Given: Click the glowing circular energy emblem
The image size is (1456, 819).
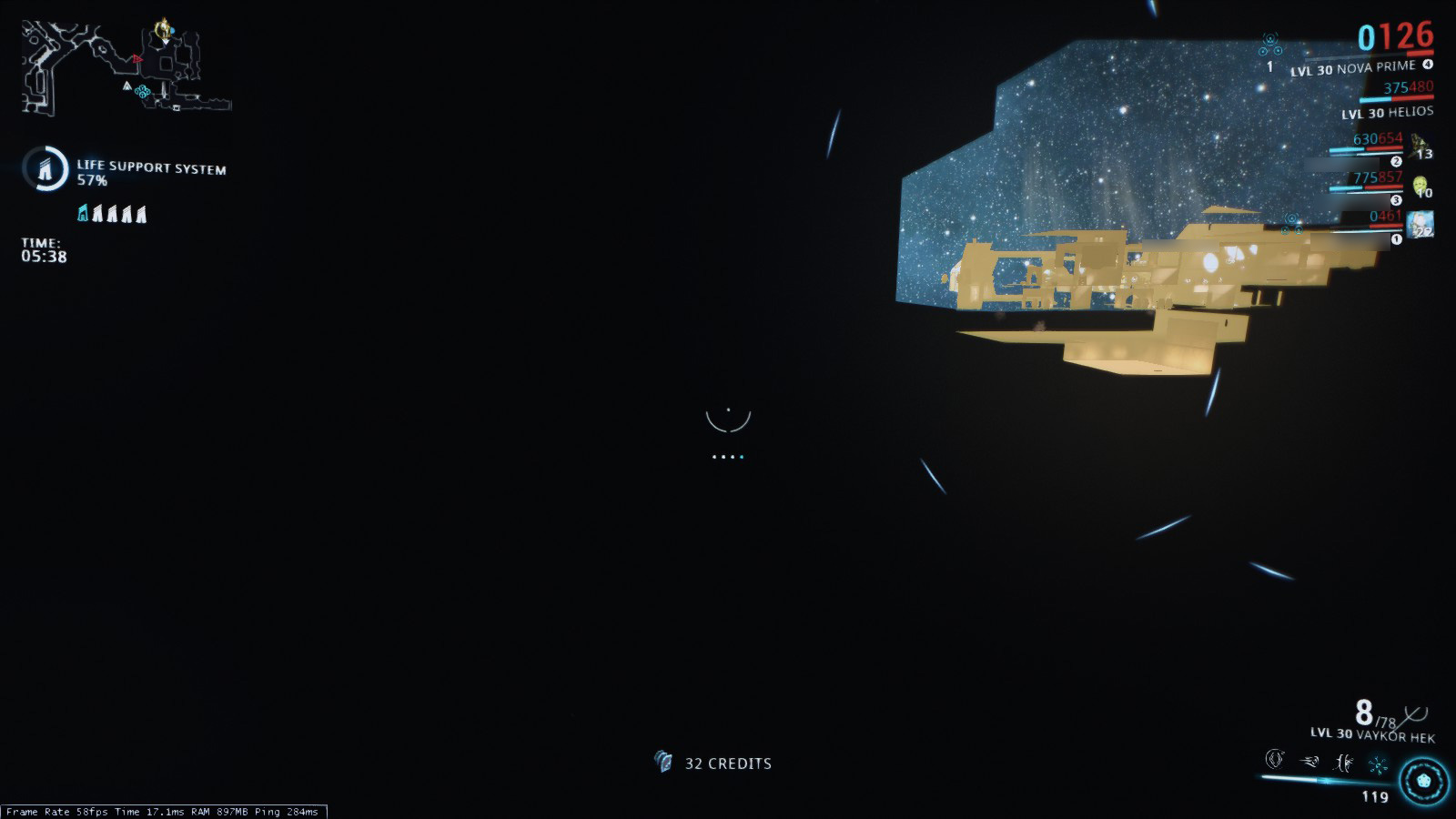Looking at the screenshot, I should pos(1423,782).
